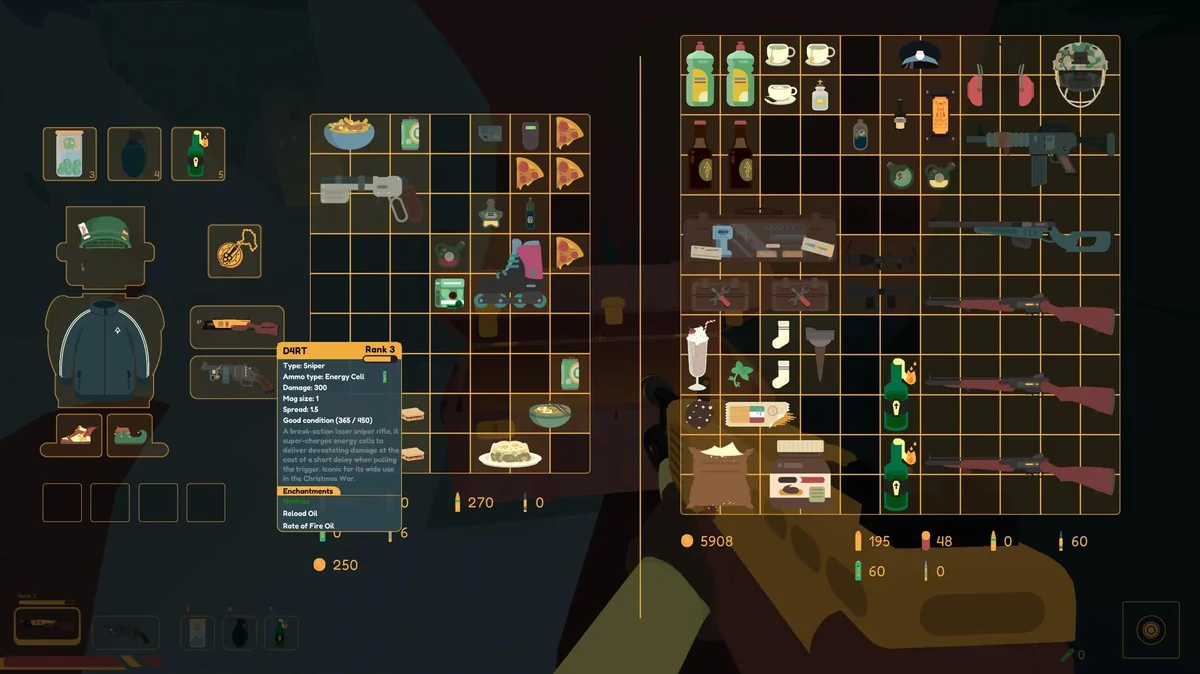Image resolution: width=1200 pixels, height=674 pixels.
Task: Pick the chocolate spread jar
Action: coord(800,470)
